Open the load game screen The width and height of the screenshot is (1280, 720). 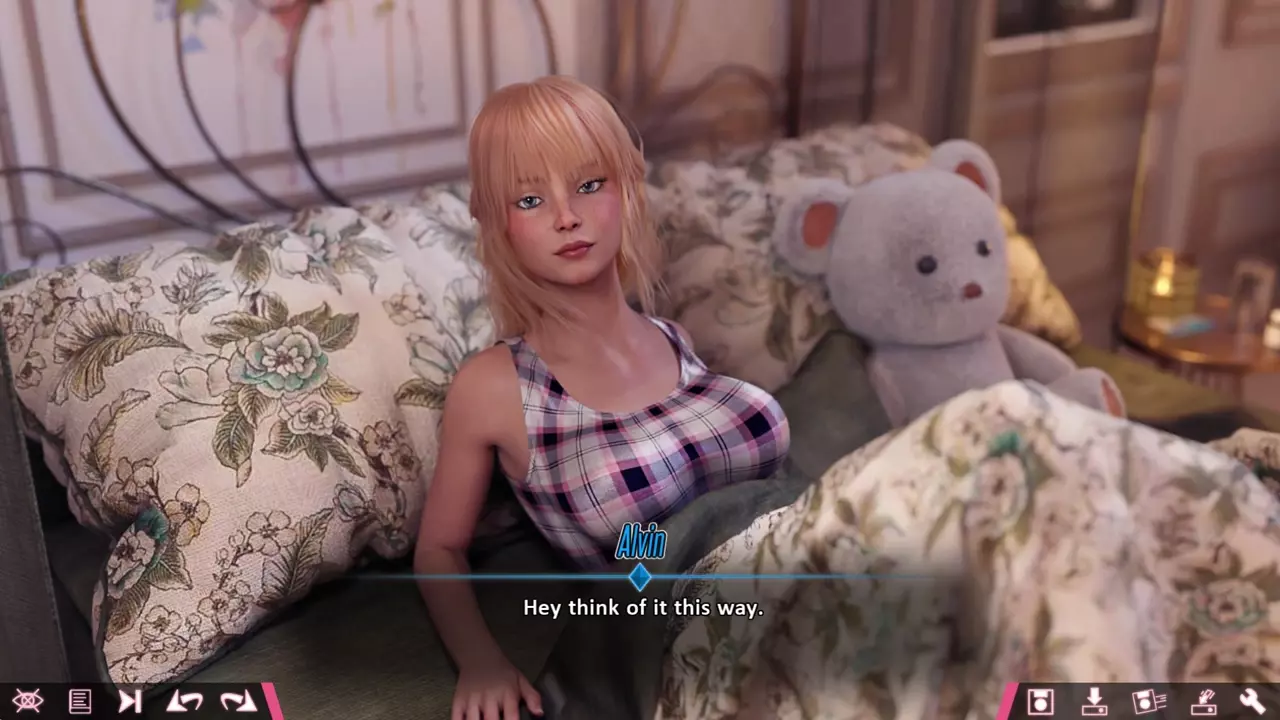pos(1094,701)
